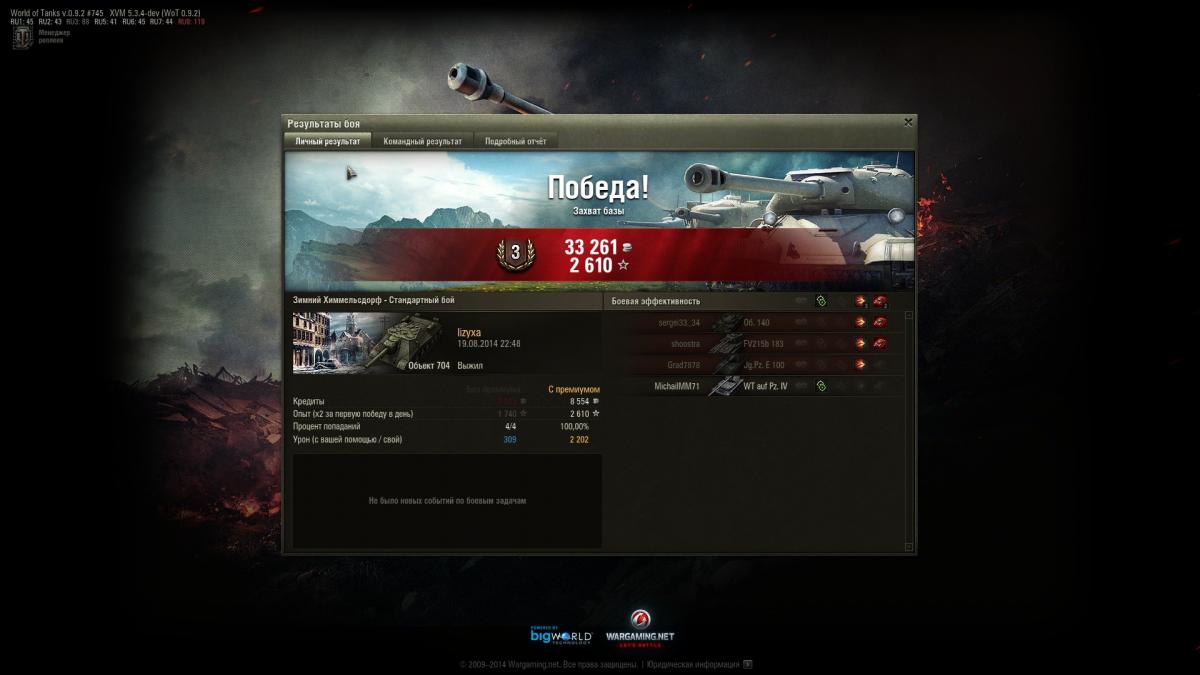Viewport: 1200px width, 675px height.
Task: Click the class 3 mastery badge
Action: (x=516, y=254)
